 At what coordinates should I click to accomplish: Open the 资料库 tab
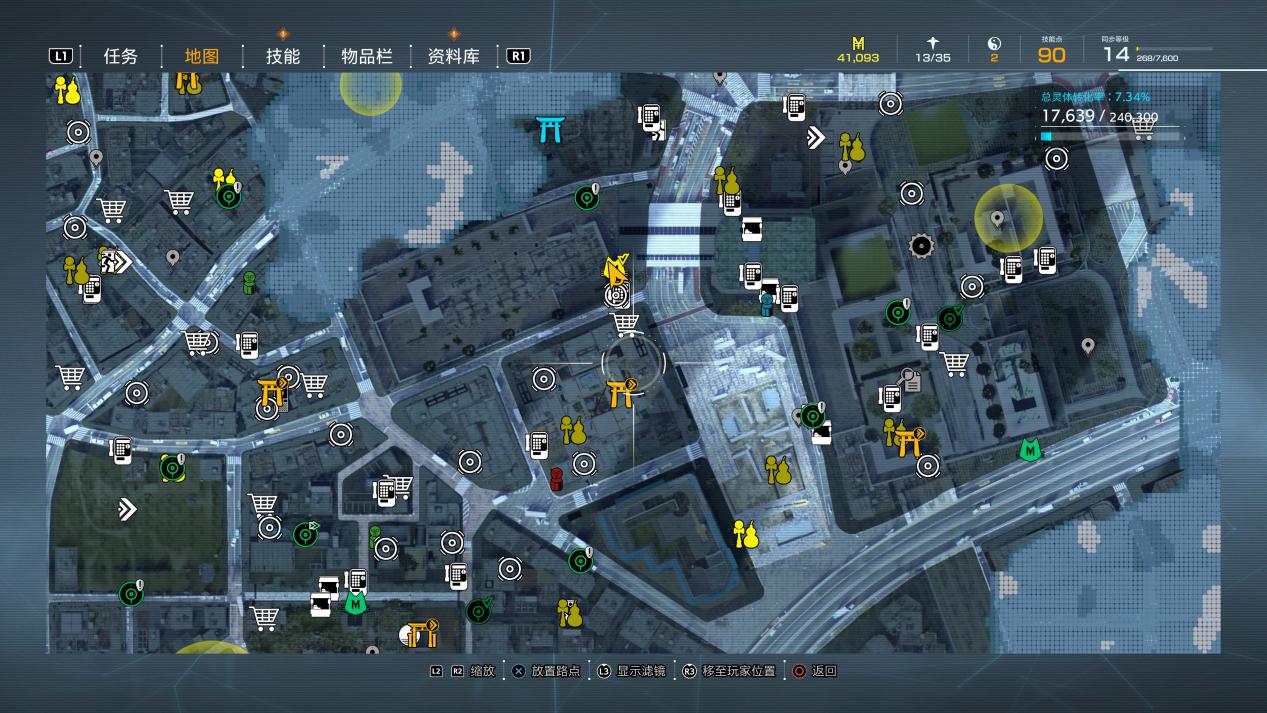(453, 56)
